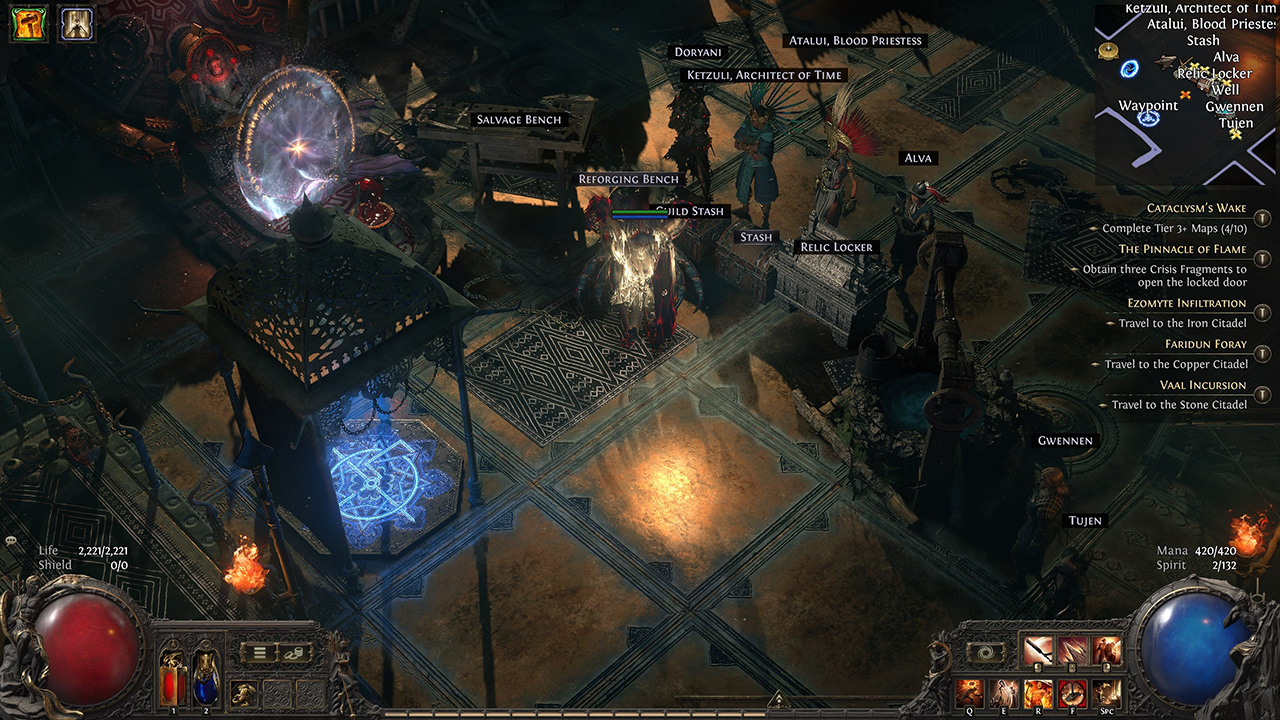Click the swirl portal button

985,653
